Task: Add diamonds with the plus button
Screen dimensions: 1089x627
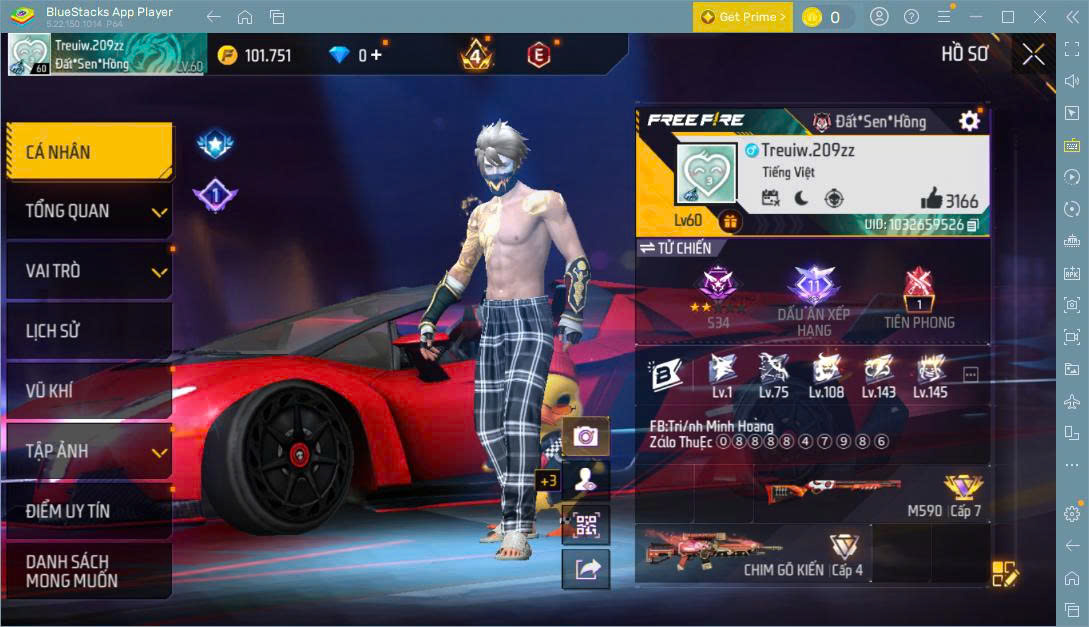Action: coord(377,55)
